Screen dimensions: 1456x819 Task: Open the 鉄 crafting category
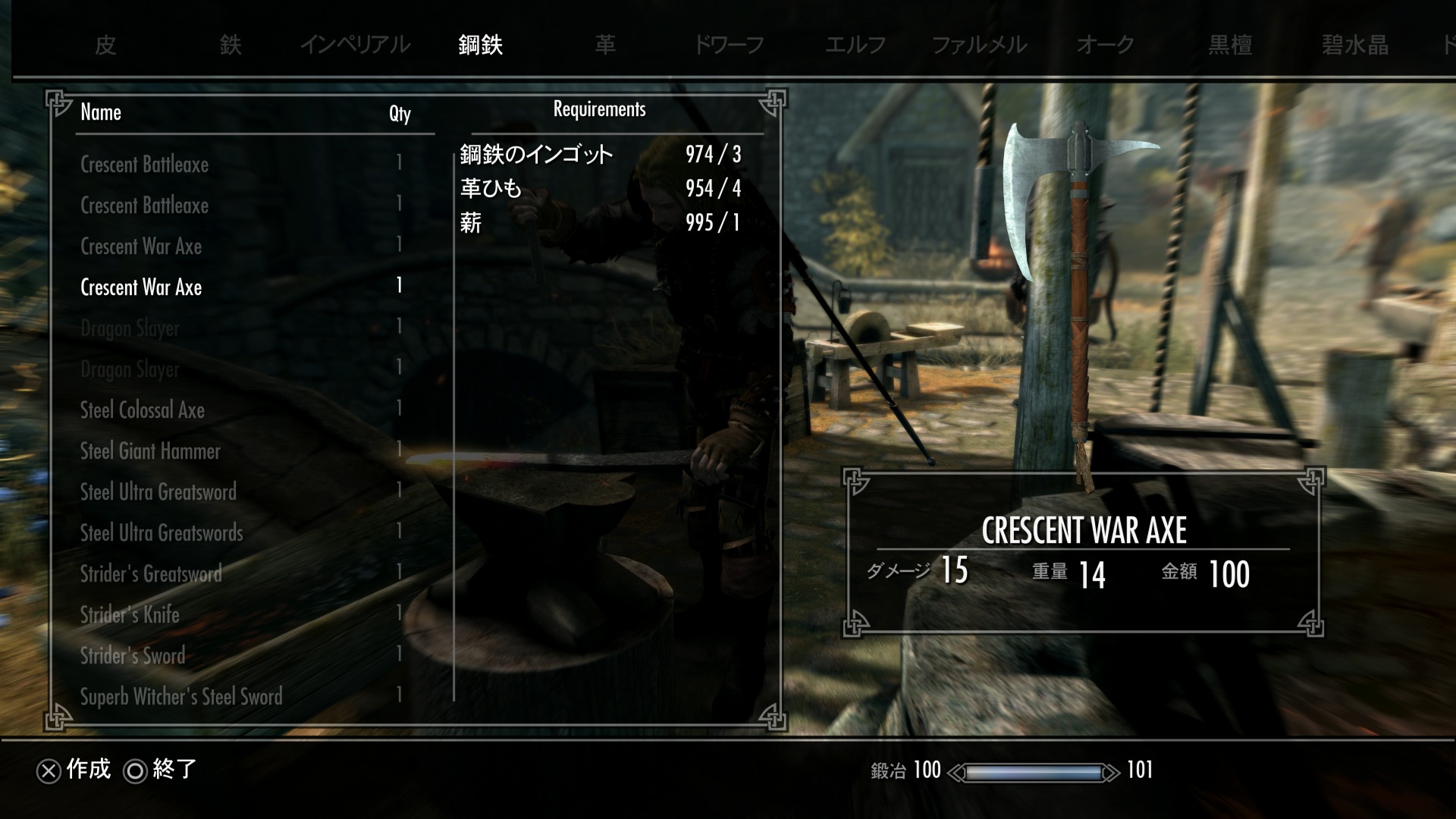pos(231,45)
